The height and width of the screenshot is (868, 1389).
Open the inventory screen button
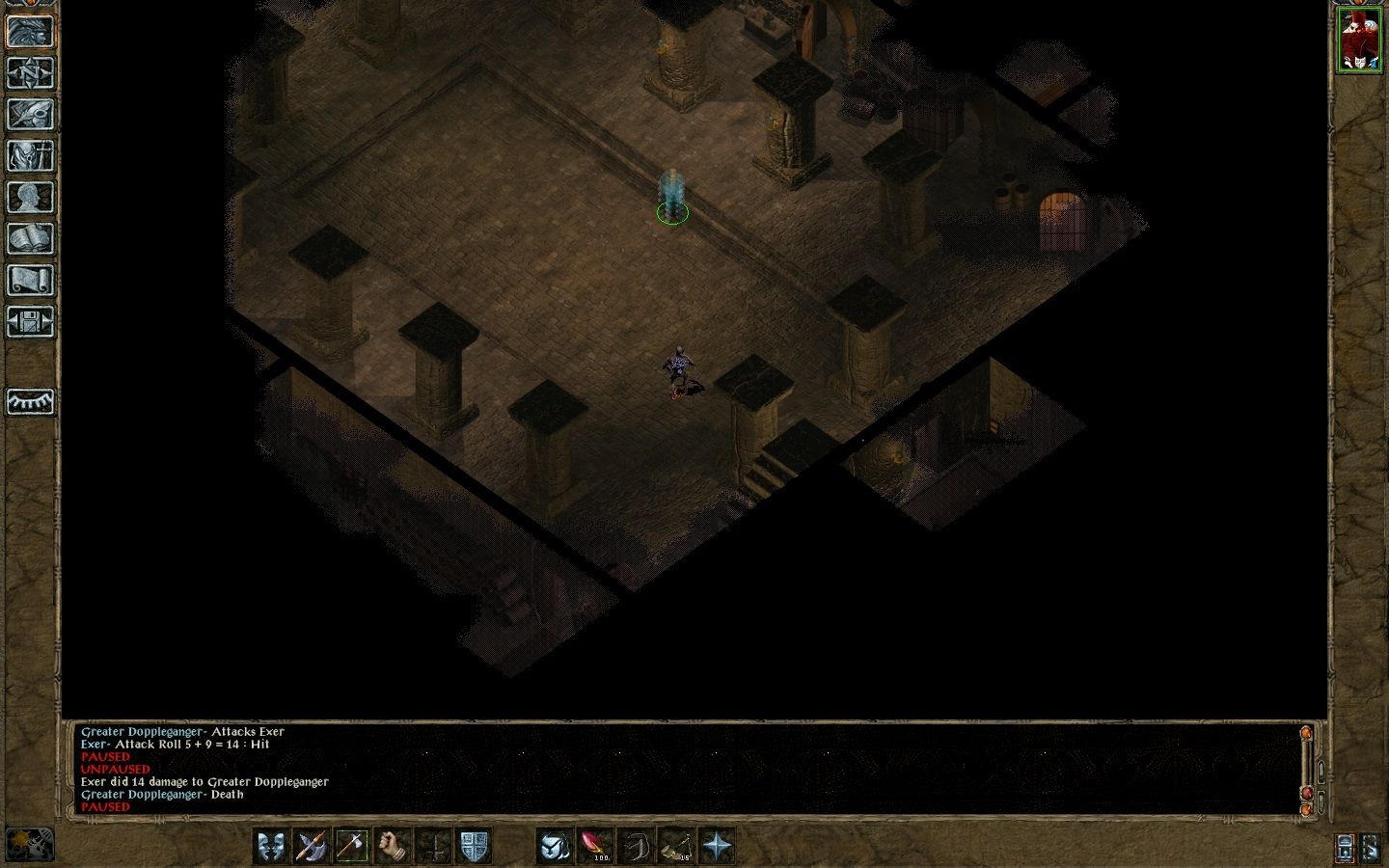(x=30, y=155)
